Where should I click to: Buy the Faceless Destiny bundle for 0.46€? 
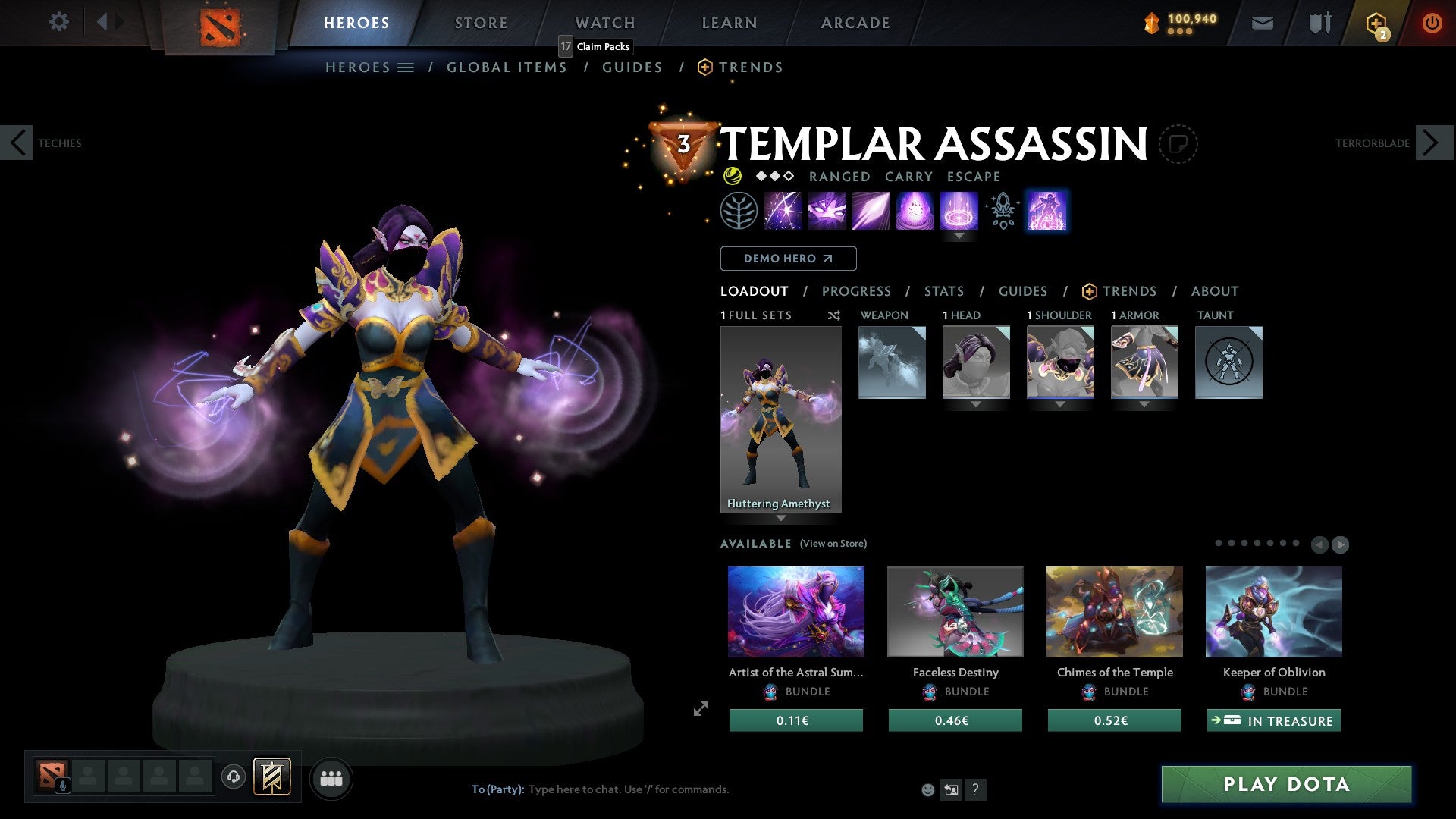955,720
